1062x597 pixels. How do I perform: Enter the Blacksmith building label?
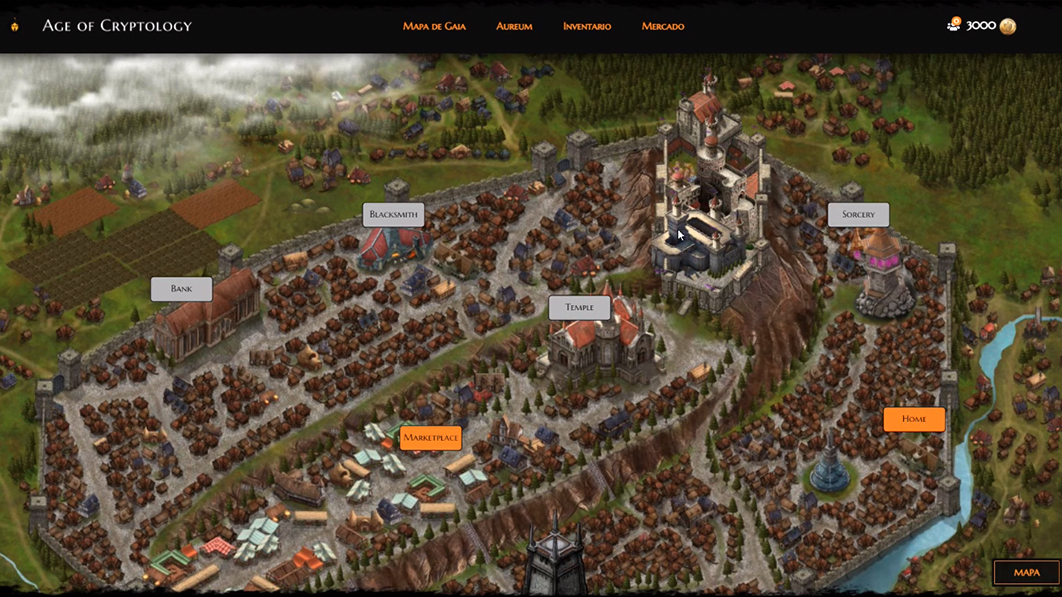pos(394,214)
